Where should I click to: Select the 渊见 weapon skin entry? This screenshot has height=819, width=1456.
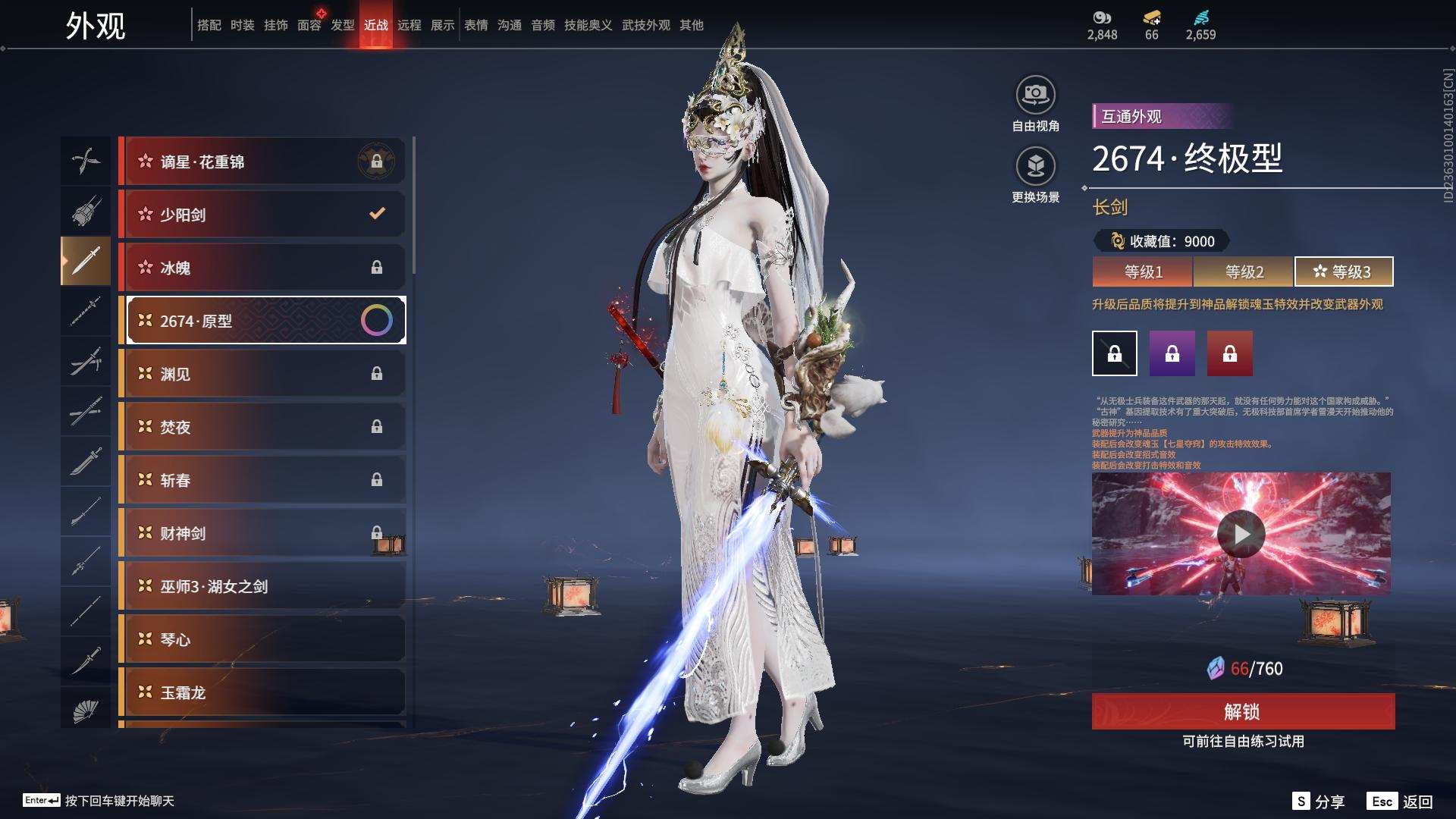[x=262, y=374]
